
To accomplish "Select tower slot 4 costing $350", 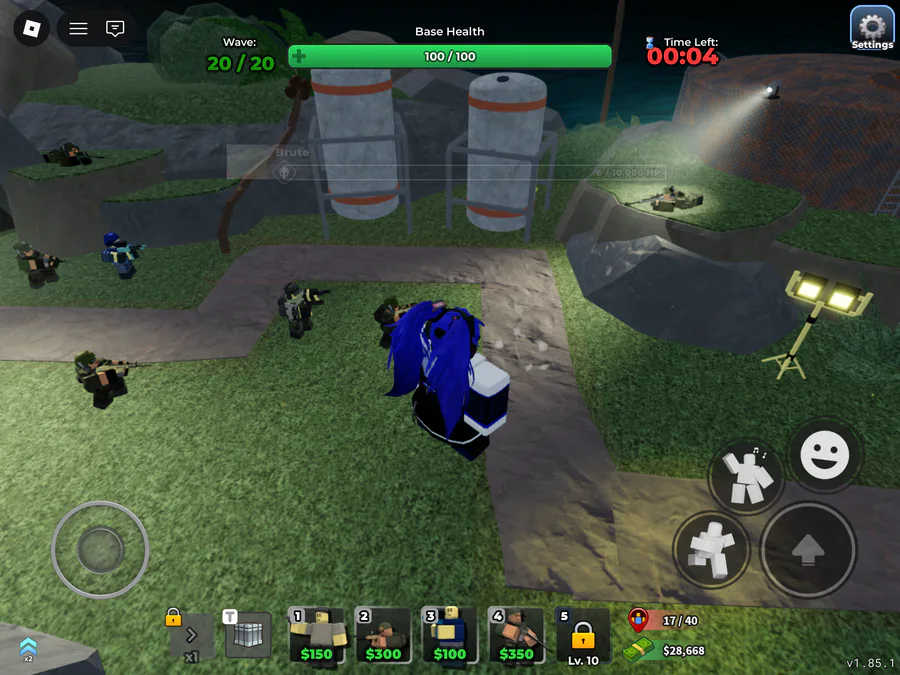I will point(516,636).
